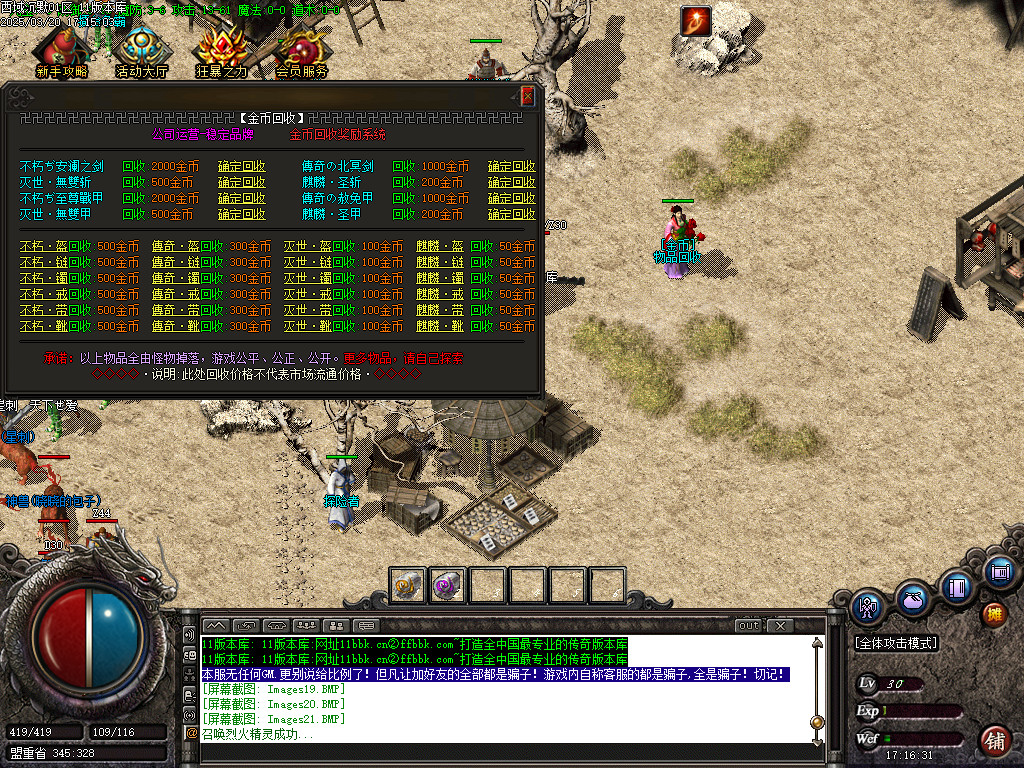Open 会员服务 member services
This screenshot has width=1024, height=768.
tap(301, 53)
